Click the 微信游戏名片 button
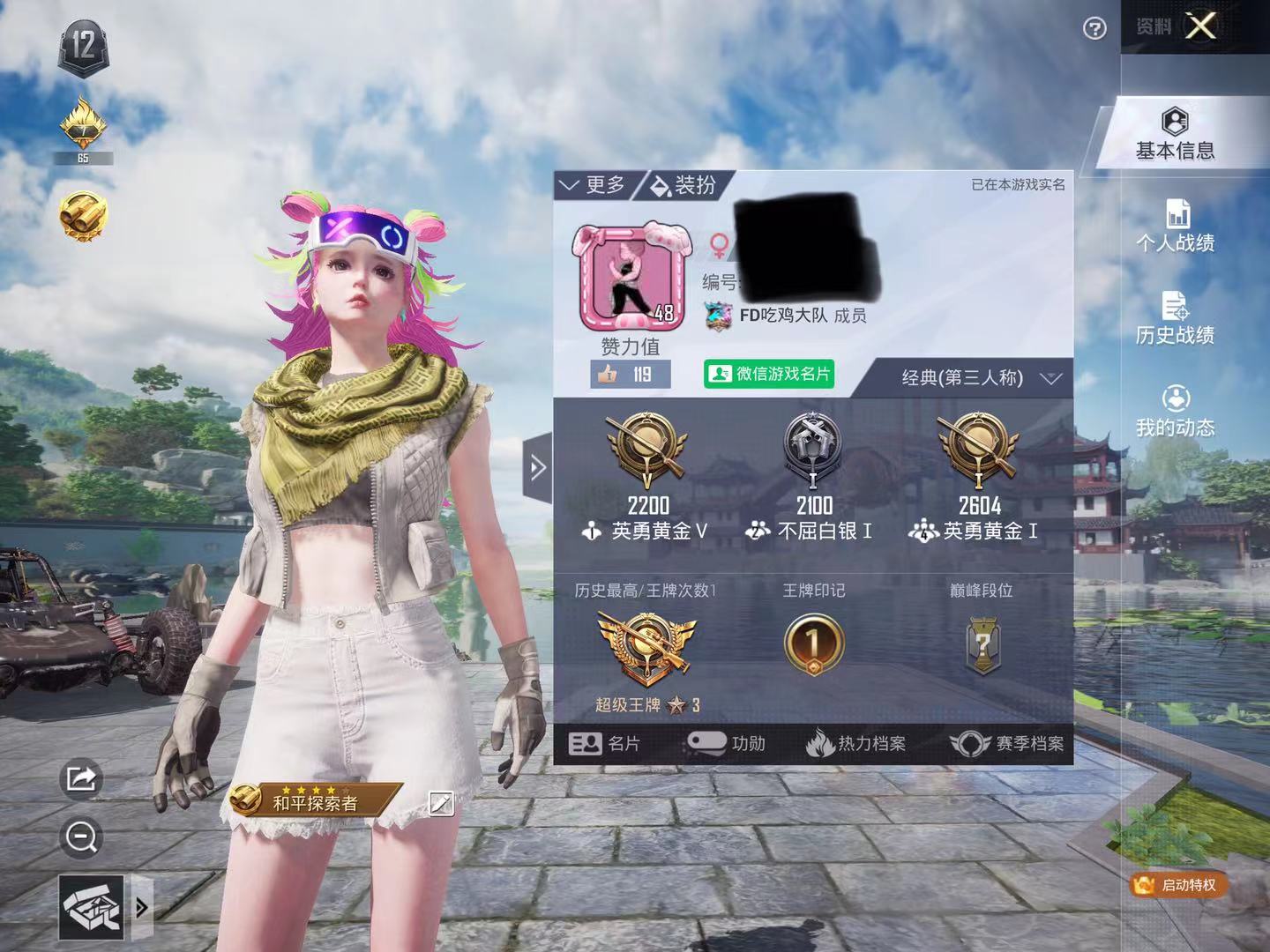This screenshot has width=1270, height=952. coord(769,374)
